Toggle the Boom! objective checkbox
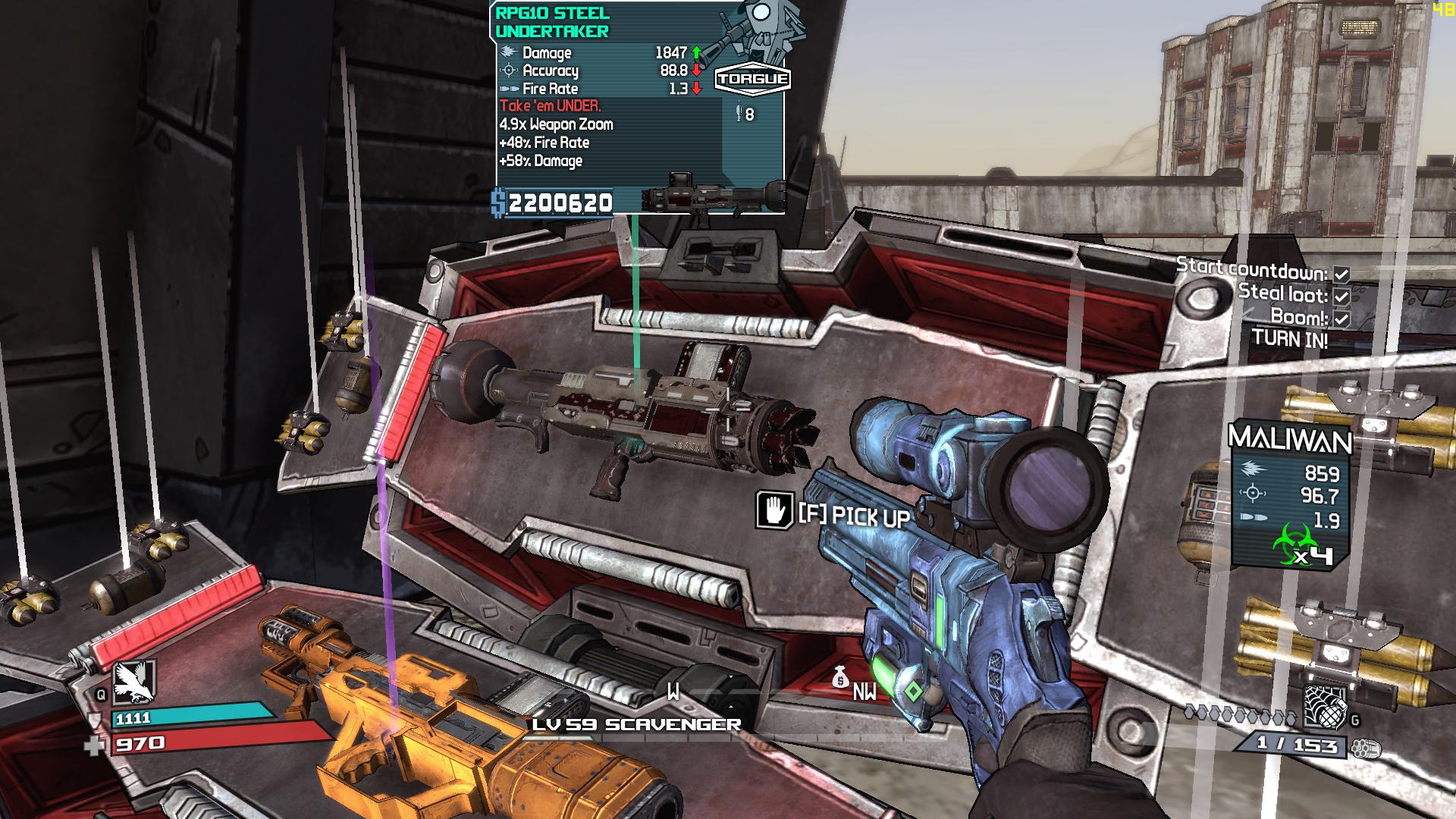 (1341, 318)
